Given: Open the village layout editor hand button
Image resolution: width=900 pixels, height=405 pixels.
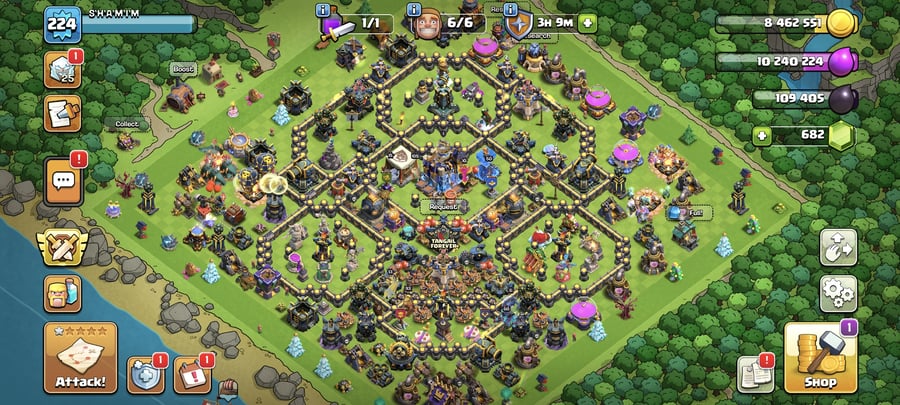Looking at the screenshot, I should click(838, 248).
